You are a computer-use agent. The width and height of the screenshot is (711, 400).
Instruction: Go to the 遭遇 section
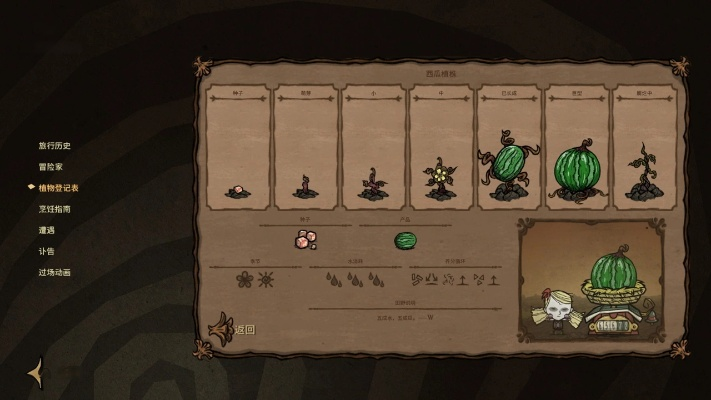(x=47, y=230)
